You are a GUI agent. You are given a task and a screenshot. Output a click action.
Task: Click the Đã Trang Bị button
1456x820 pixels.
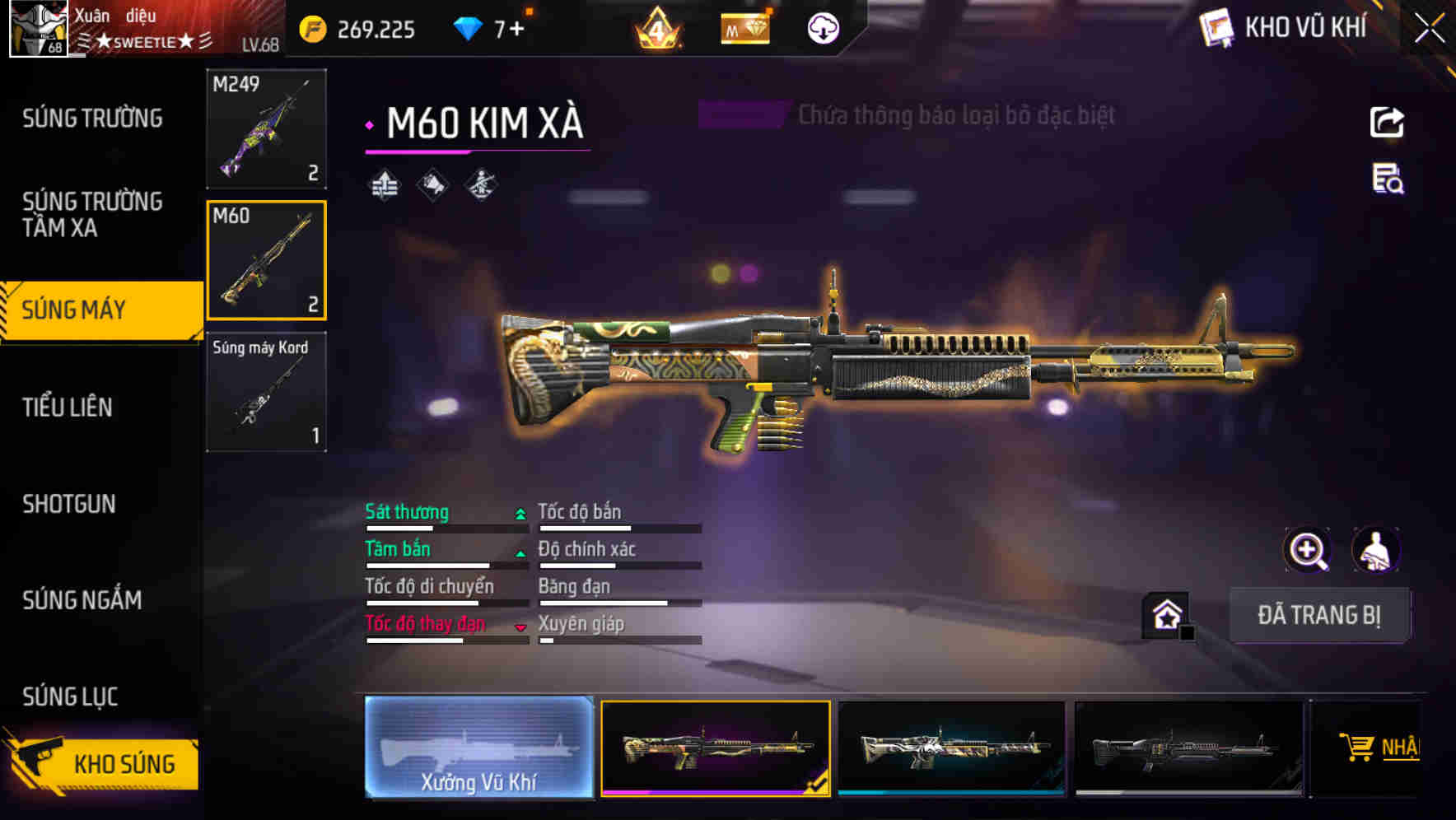1318,615
